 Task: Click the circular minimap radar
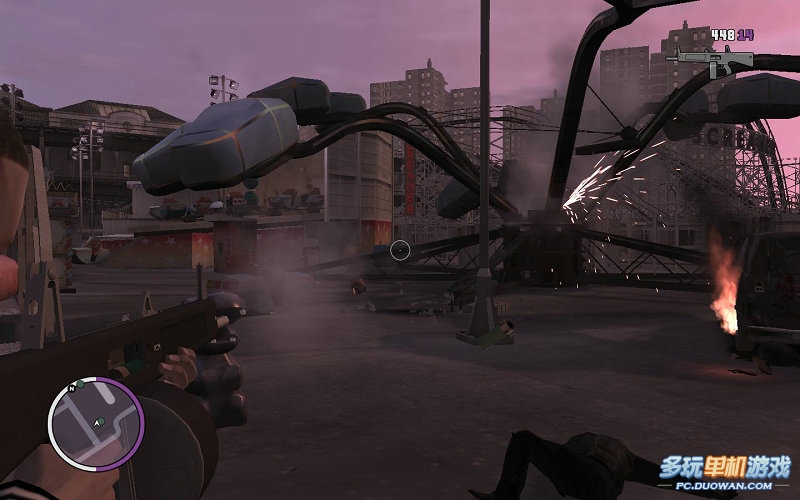96,422
